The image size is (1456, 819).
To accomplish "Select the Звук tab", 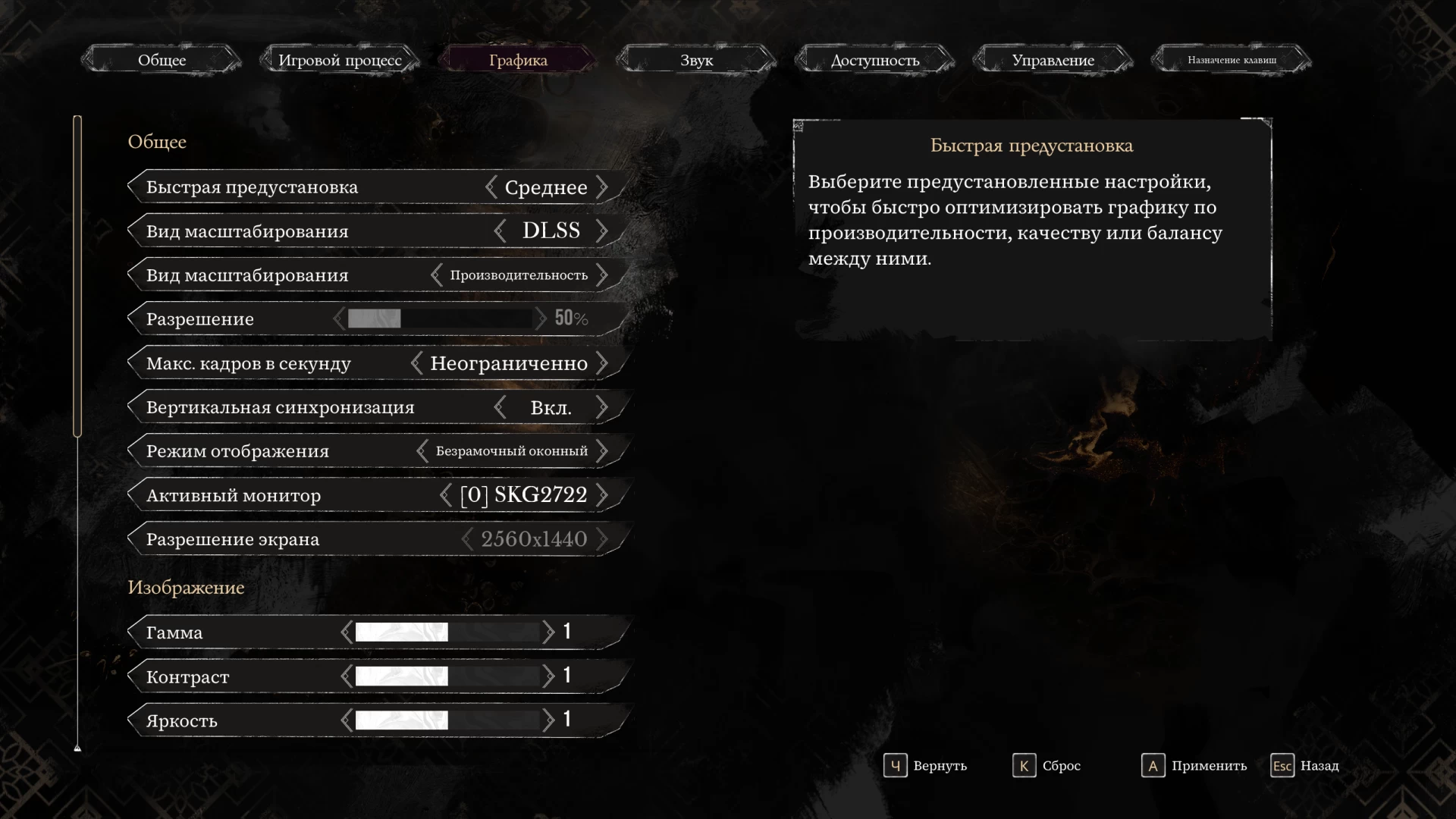I will pos(696,60).
